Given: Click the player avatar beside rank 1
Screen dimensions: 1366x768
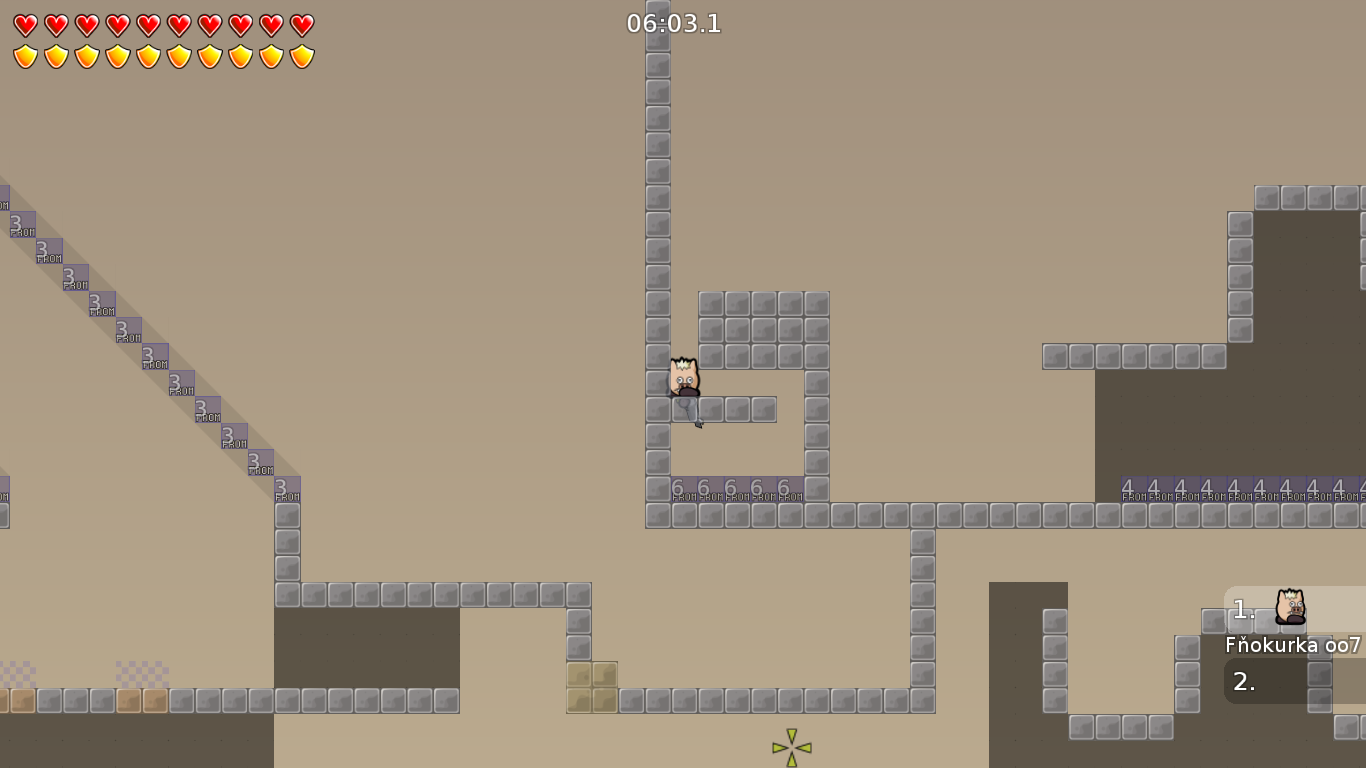Looking at the screenshot, I should point(1290,608).
